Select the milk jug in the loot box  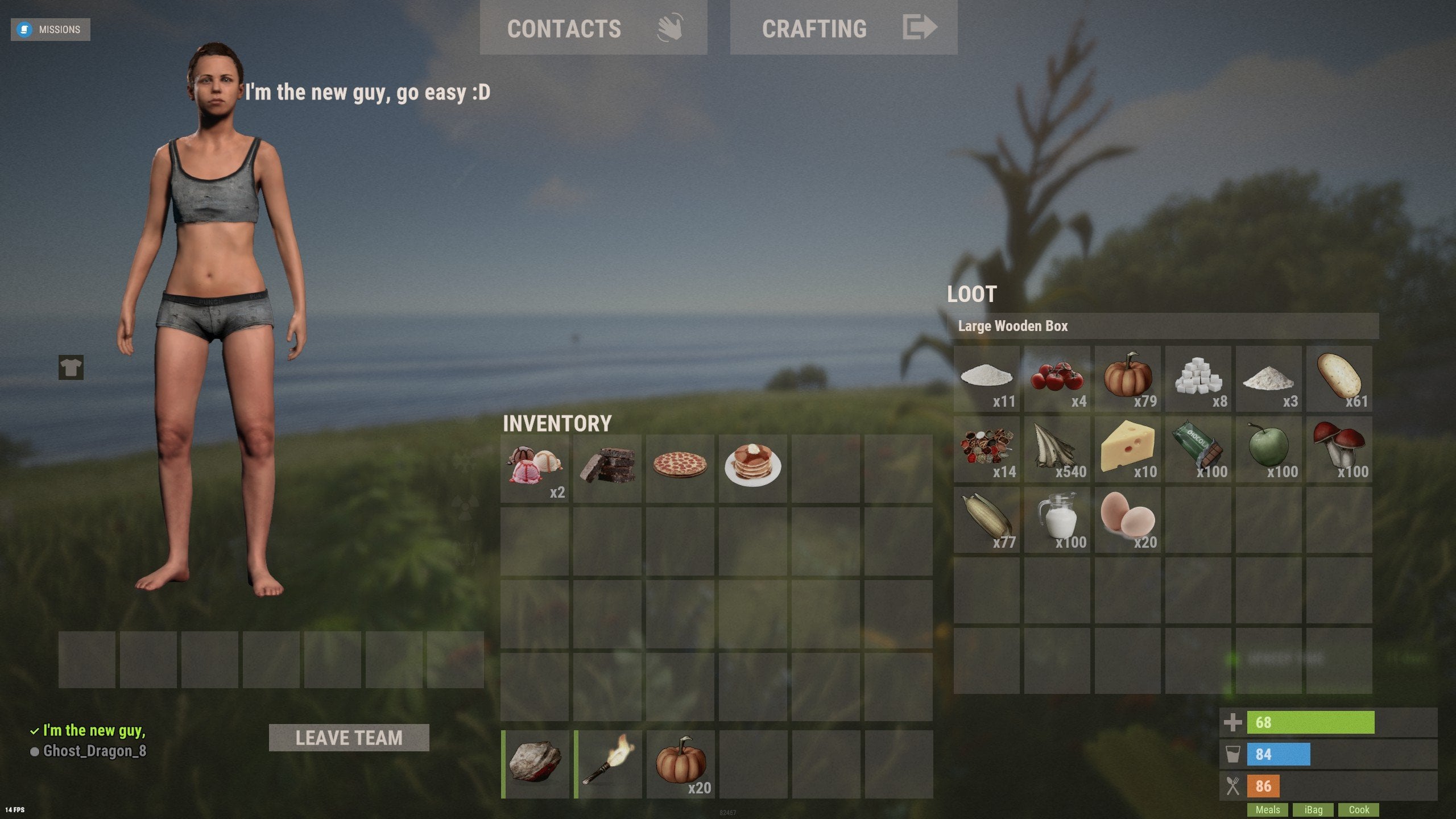click(1057, 519)
